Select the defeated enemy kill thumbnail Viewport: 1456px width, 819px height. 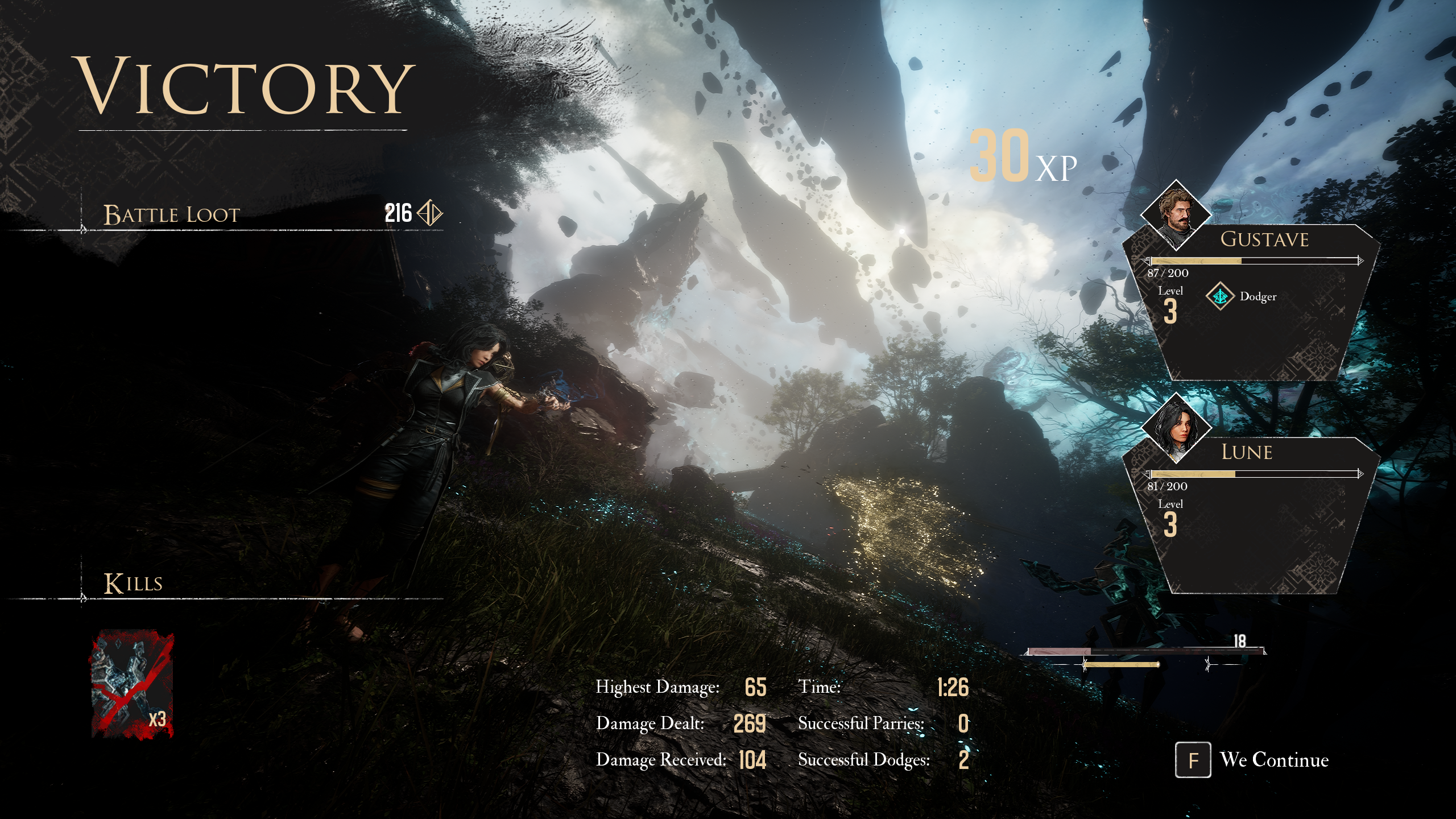(133, 684)
